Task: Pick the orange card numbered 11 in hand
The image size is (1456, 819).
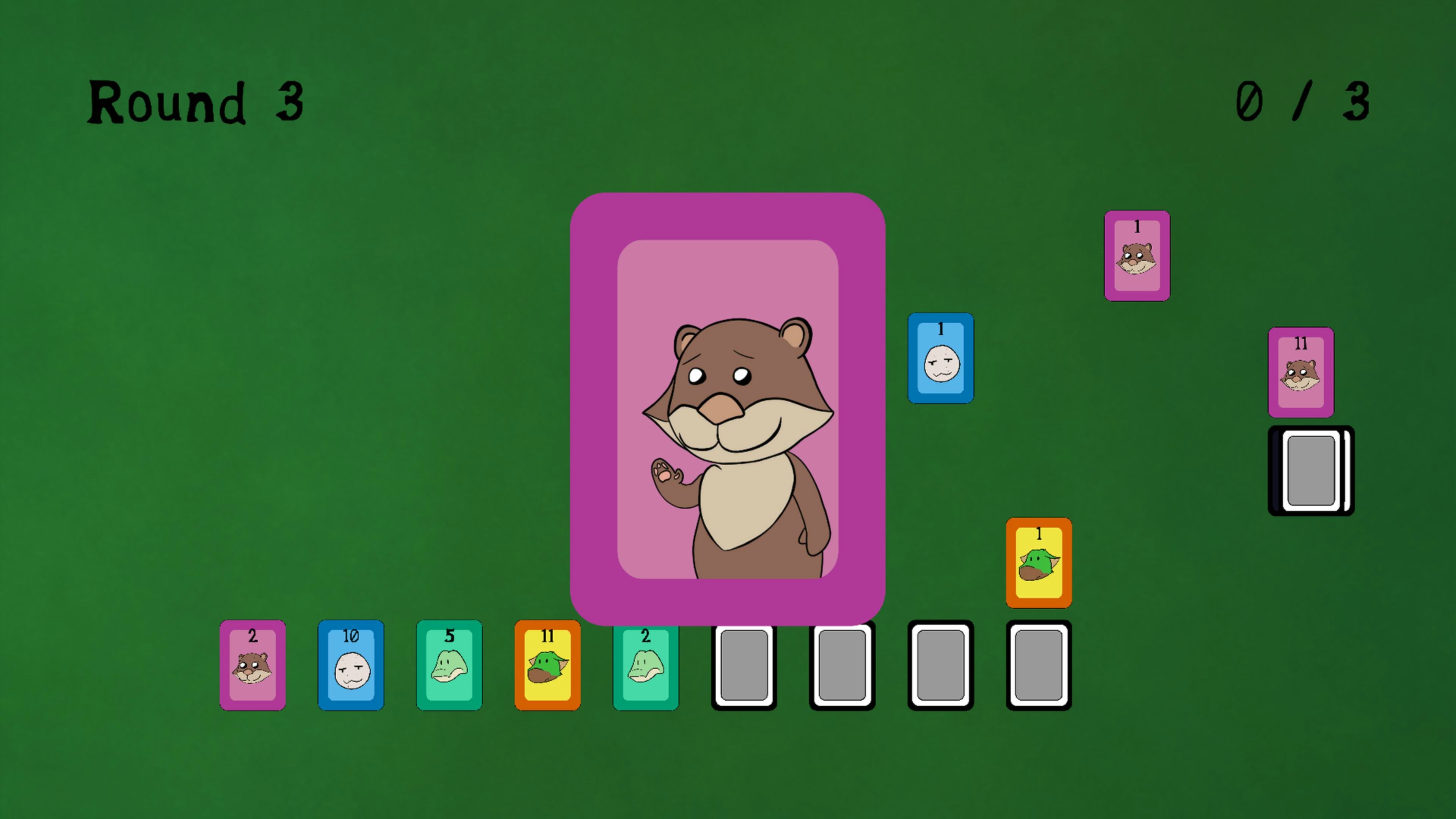Action: [x=547, y=666]
